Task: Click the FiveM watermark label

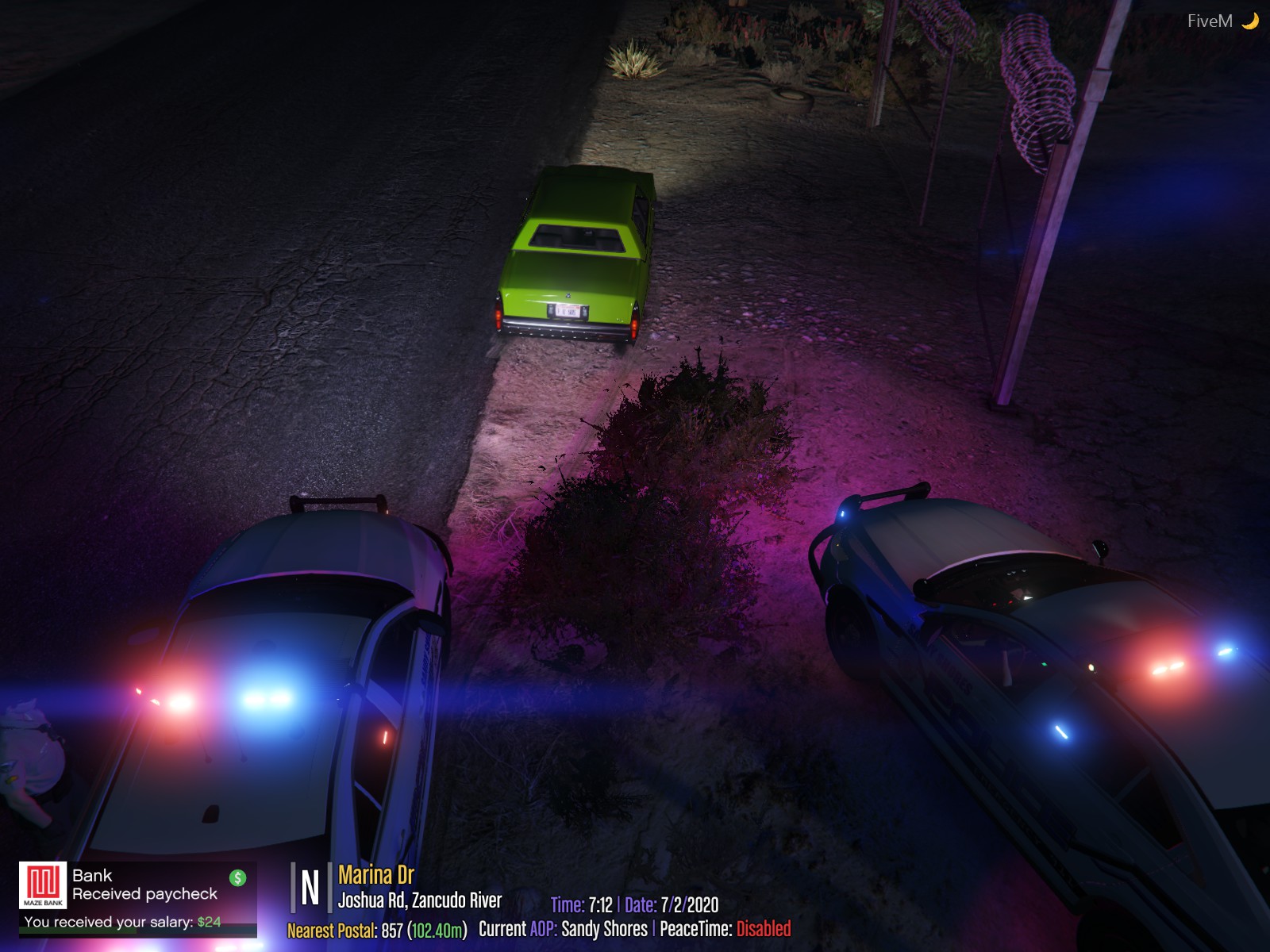Action: pos(1209,21)
